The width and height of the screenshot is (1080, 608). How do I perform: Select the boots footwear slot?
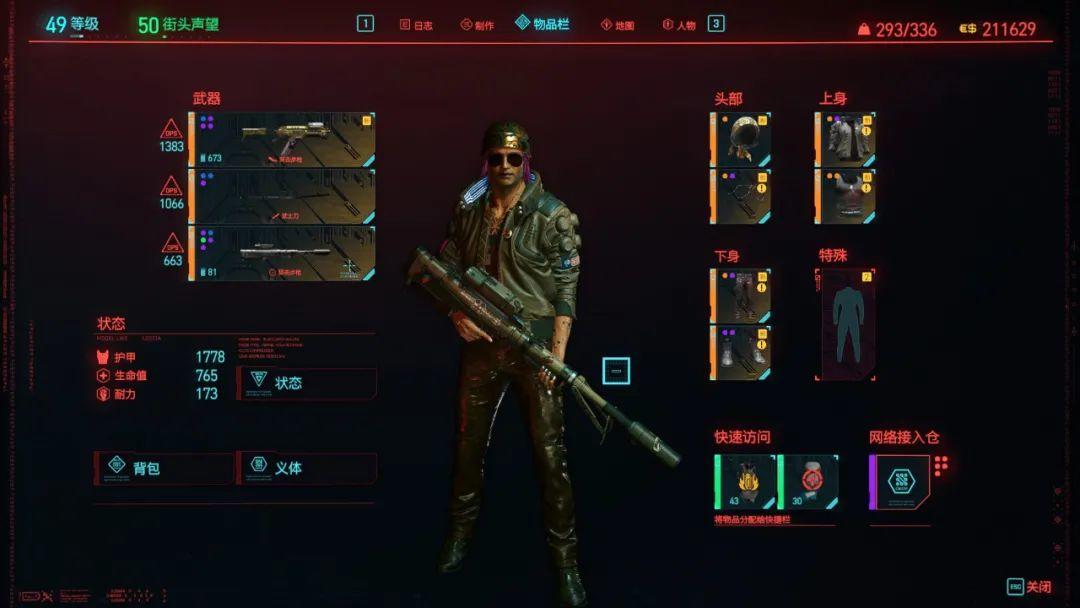pyautogui.click(x=741, y=352)
